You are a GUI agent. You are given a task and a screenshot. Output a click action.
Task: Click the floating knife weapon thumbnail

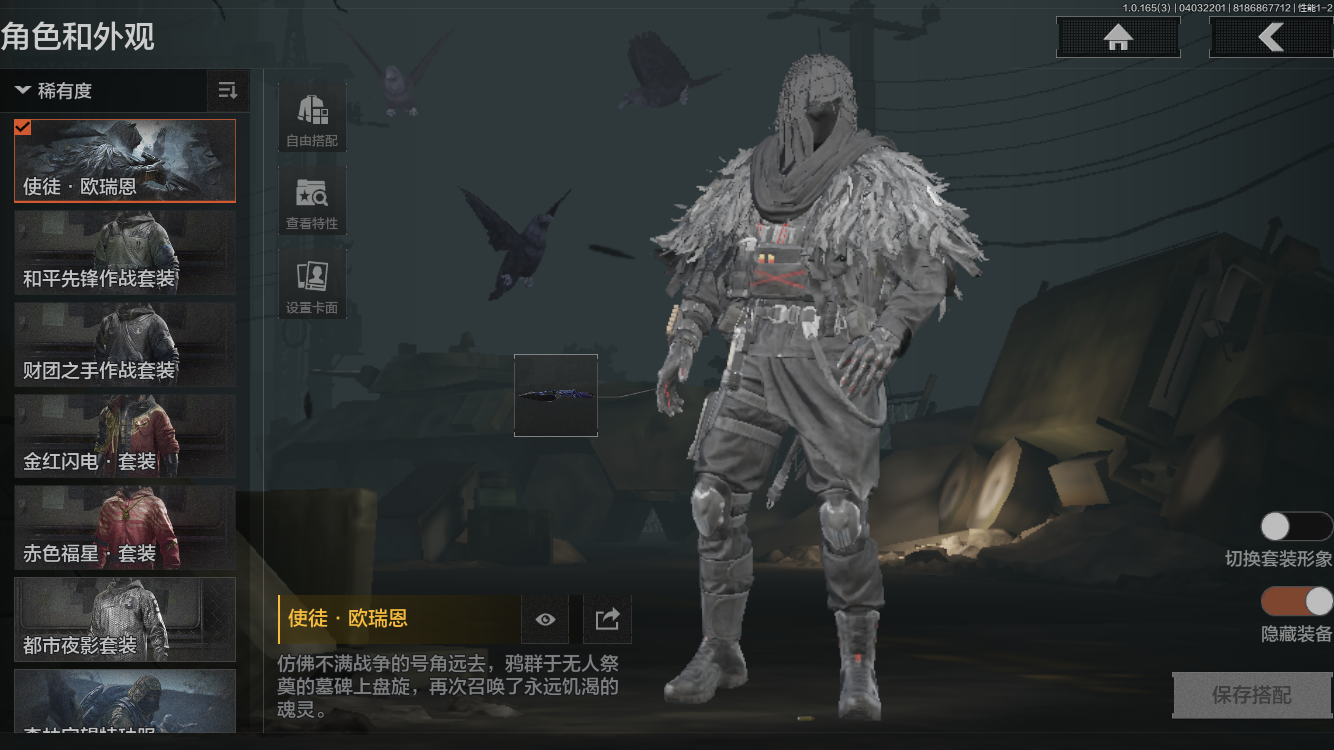coord(555,394)
